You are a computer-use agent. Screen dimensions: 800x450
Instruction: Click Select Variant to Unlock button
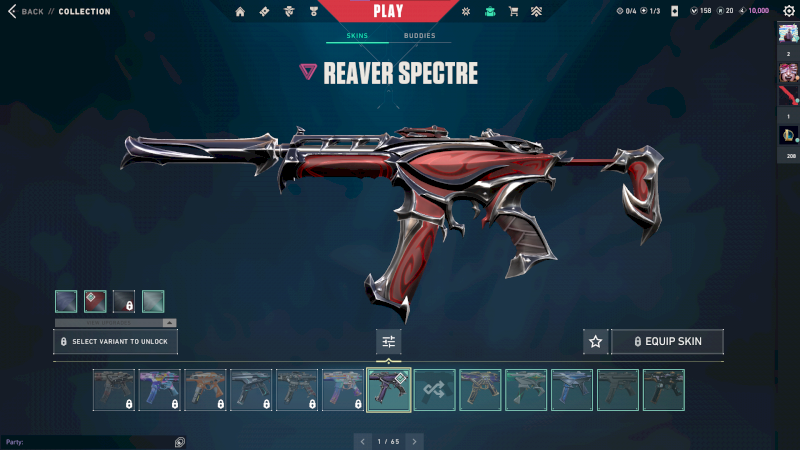(x=115, y=342)
